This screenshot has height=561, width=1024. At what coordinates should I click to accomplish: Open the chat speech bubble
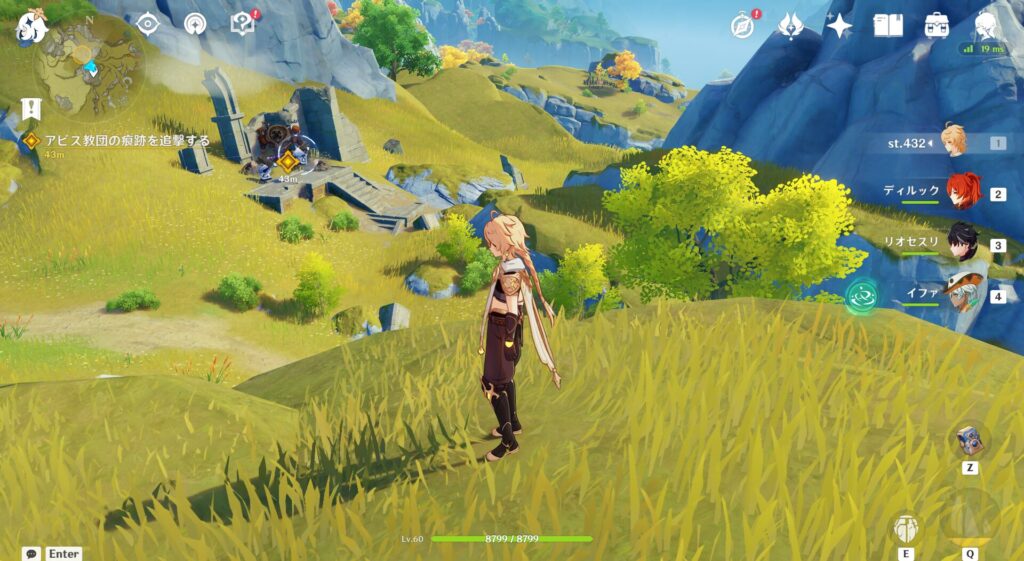pos(32,553)
